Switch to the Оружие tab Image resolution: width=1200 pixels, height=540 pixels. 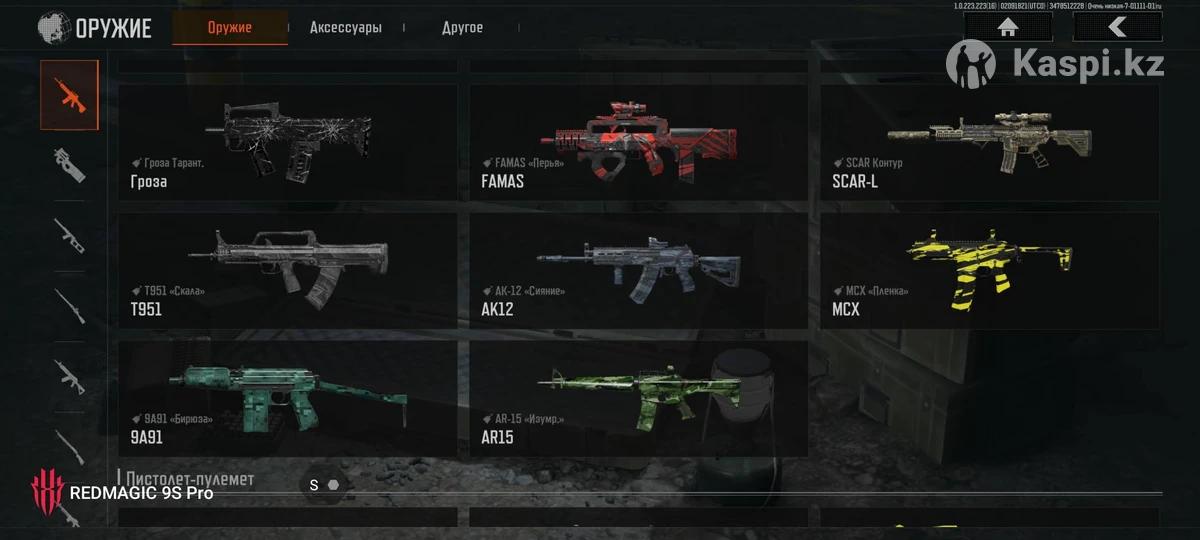[230, 28]
